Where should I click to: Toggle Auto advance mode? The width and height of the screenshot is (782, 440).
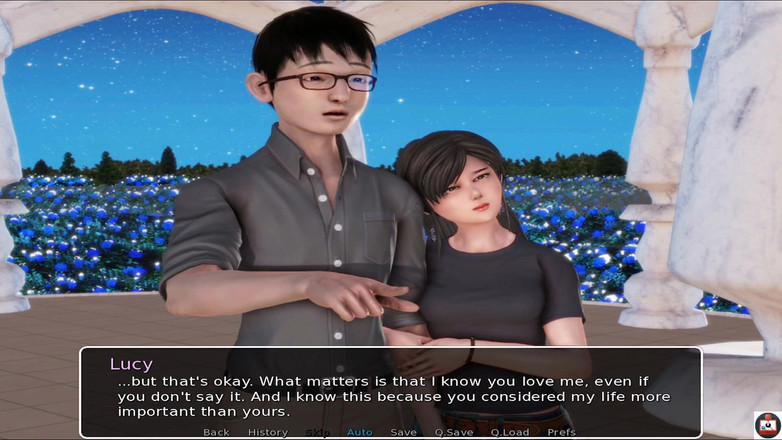(x=359, y=432)
